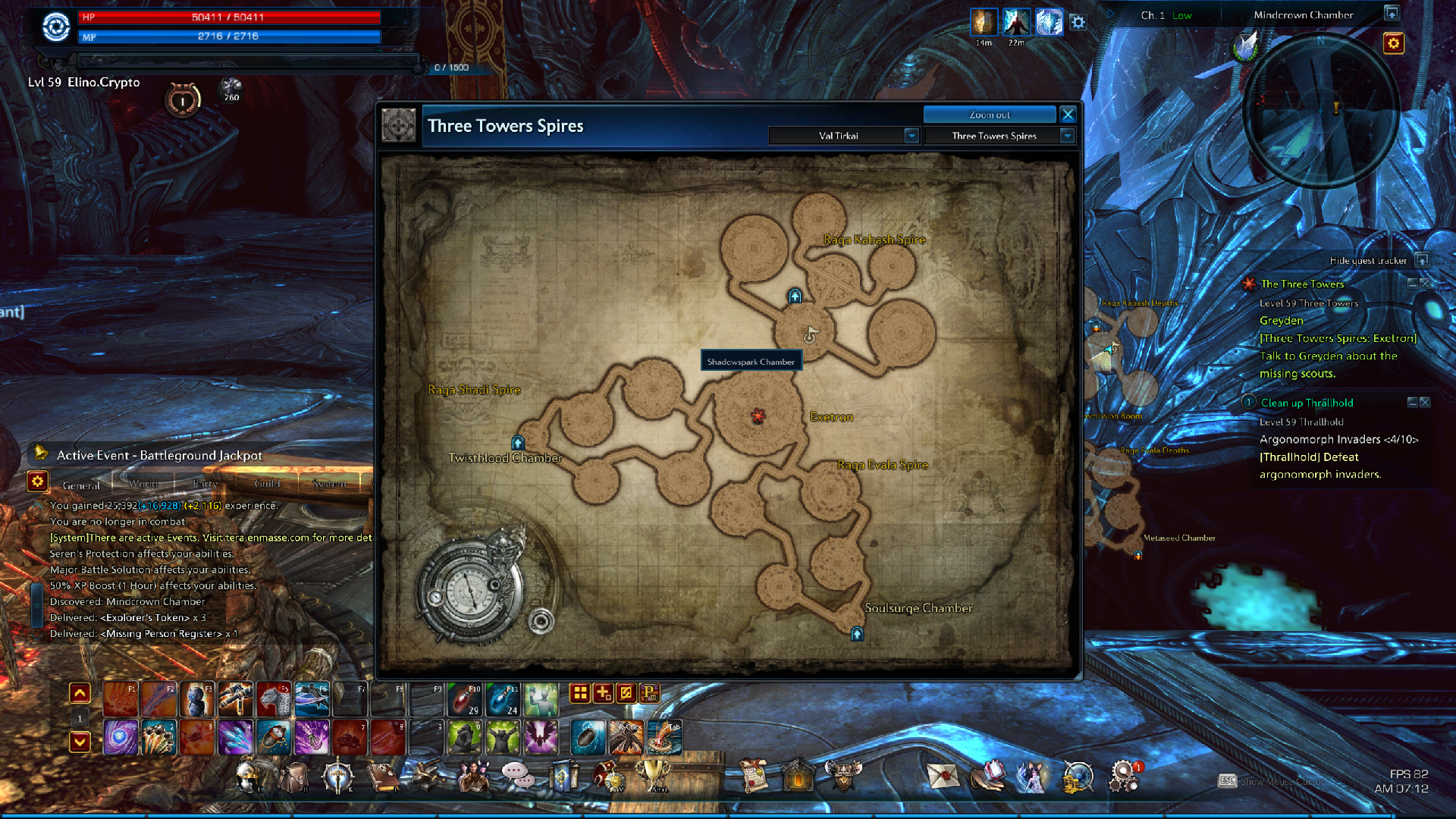Open the Val Tirkai region dropdown
Viewport: 1456px width, 819px height.
(912, 136)
